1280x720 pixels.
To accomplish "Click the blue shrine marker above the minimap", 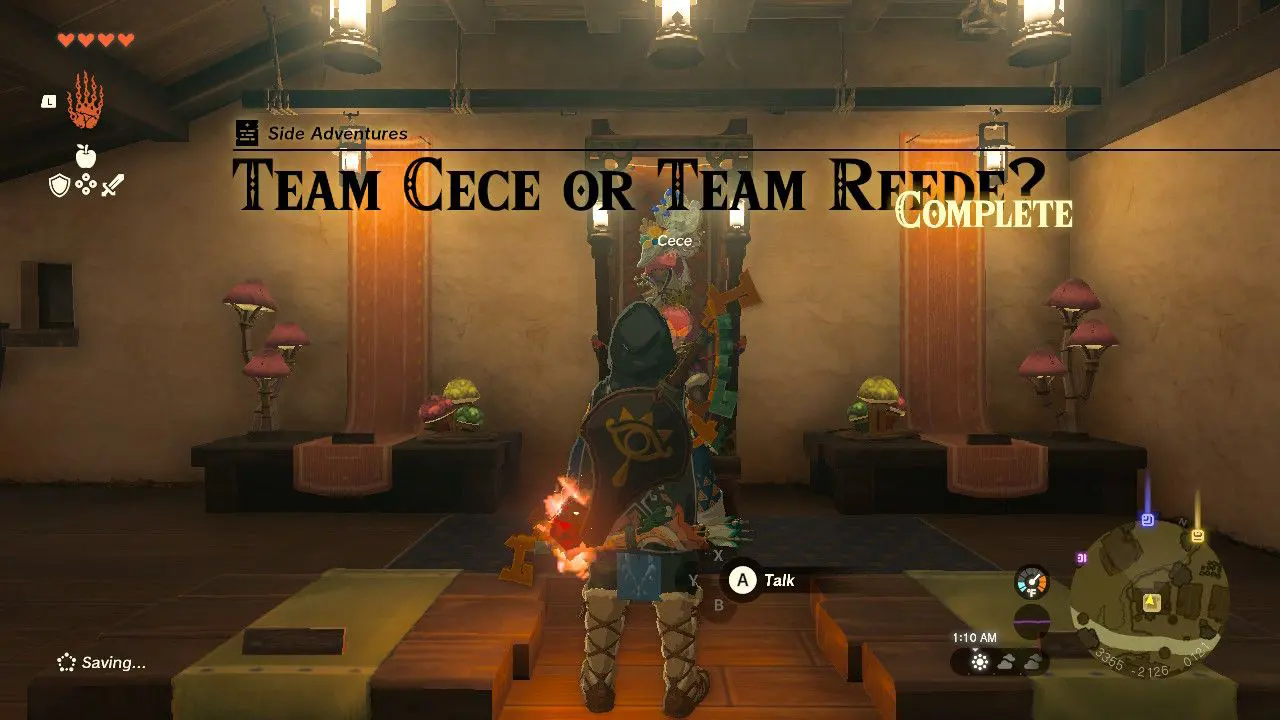I will pyautogui.click(x=1146, y=517).
